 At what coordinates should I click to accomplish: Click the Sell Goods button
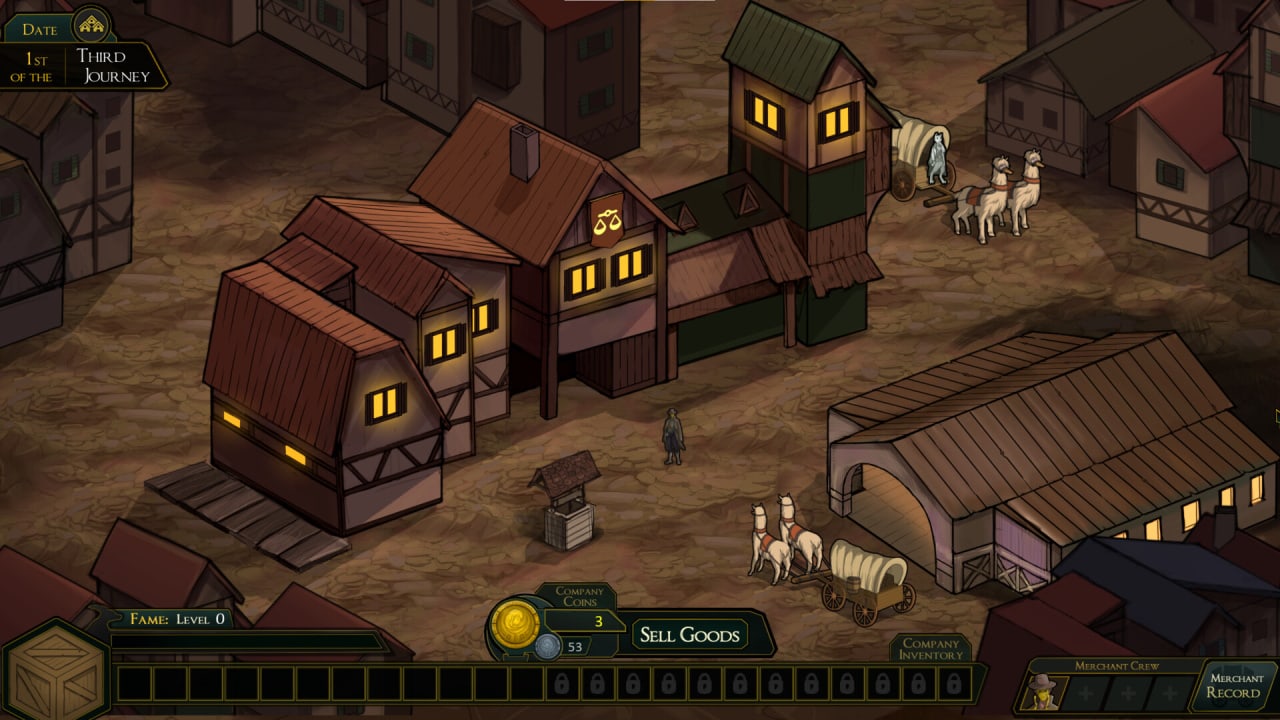[689, 635]
